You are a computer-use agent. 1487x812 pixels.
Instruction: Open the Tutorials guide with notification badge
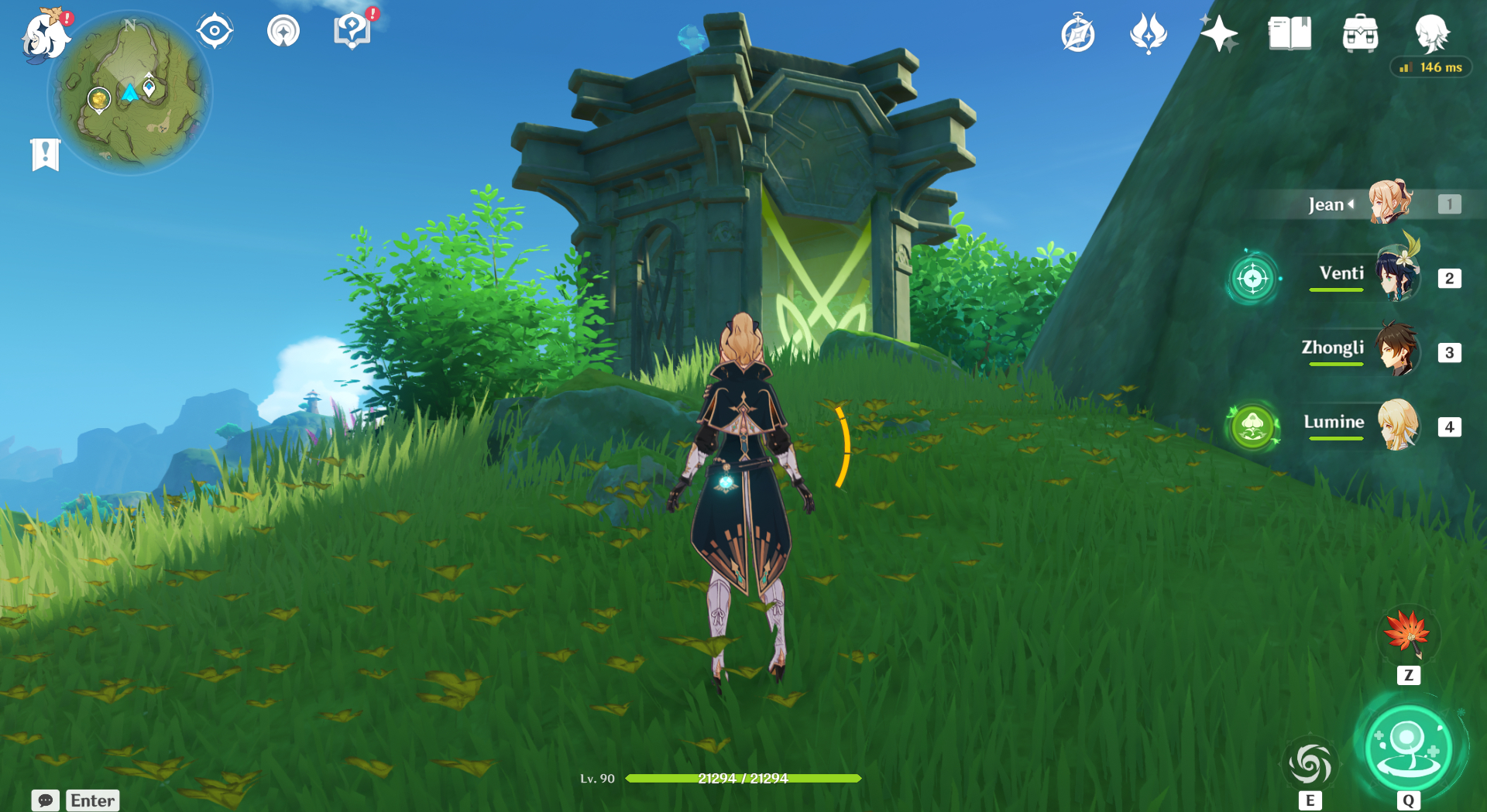[352, 31]
